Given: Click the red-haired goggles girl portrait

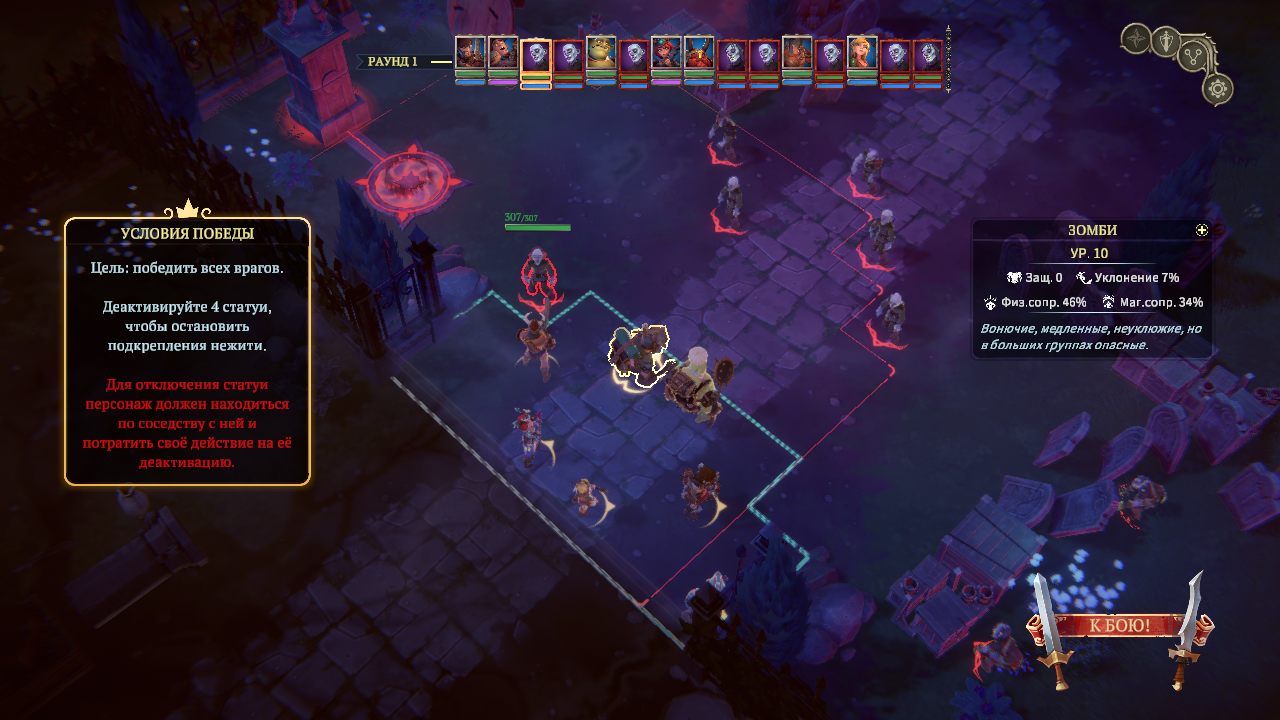Looking at the screenshot, I should (666, 54).
